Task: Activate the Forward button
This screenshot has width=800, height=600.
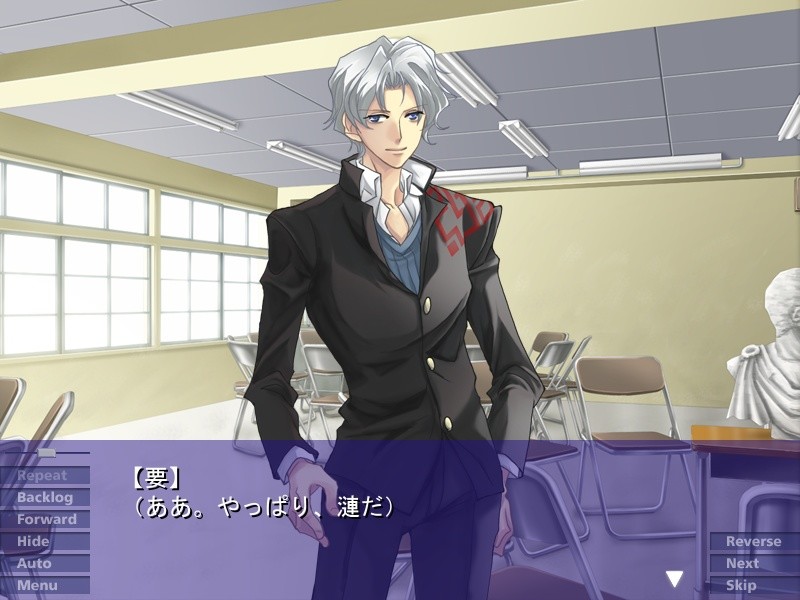Action: [44, 519]
